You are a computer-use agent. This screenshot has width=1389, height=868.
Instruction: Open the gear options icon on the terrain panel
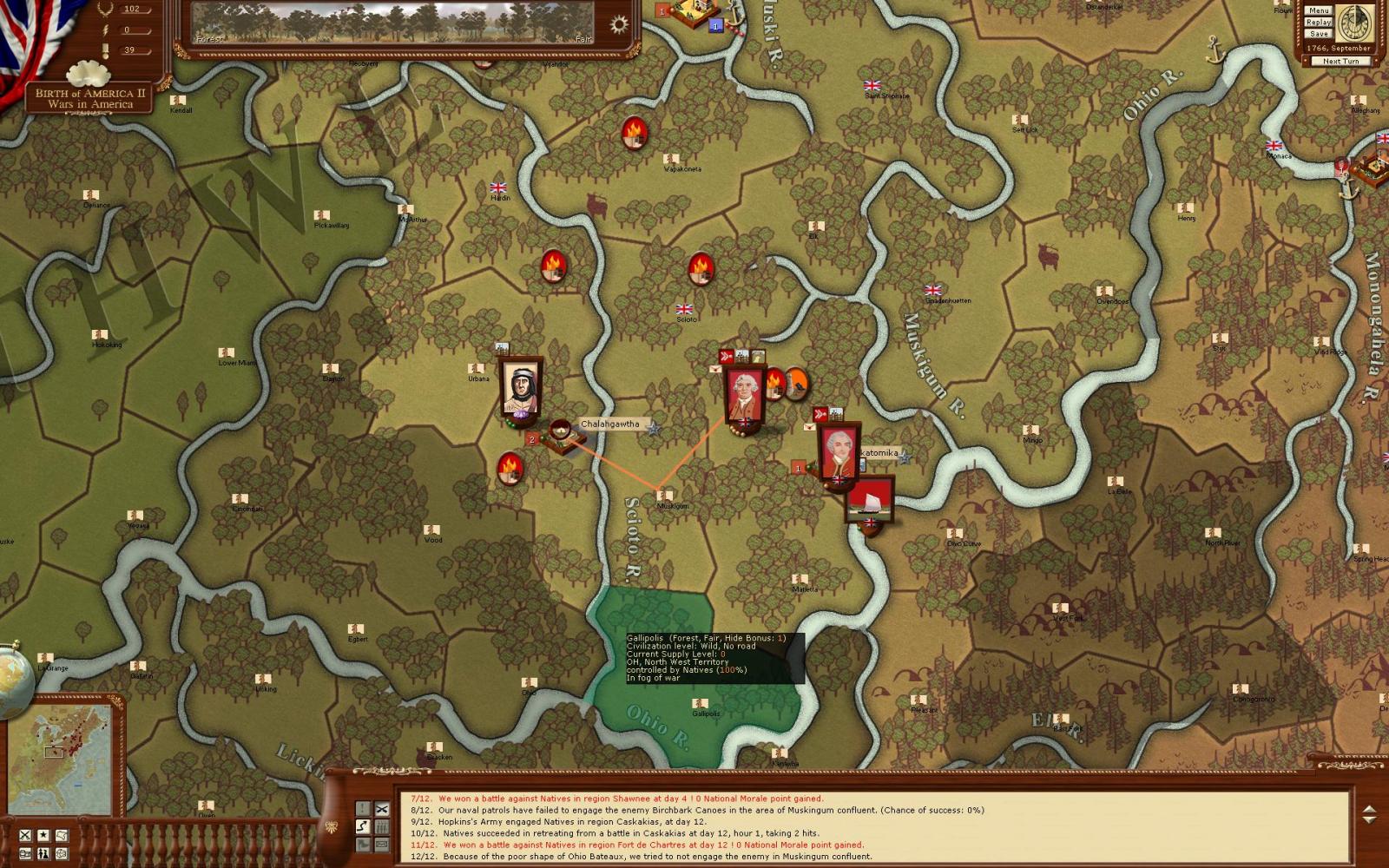tap(619, 24)
